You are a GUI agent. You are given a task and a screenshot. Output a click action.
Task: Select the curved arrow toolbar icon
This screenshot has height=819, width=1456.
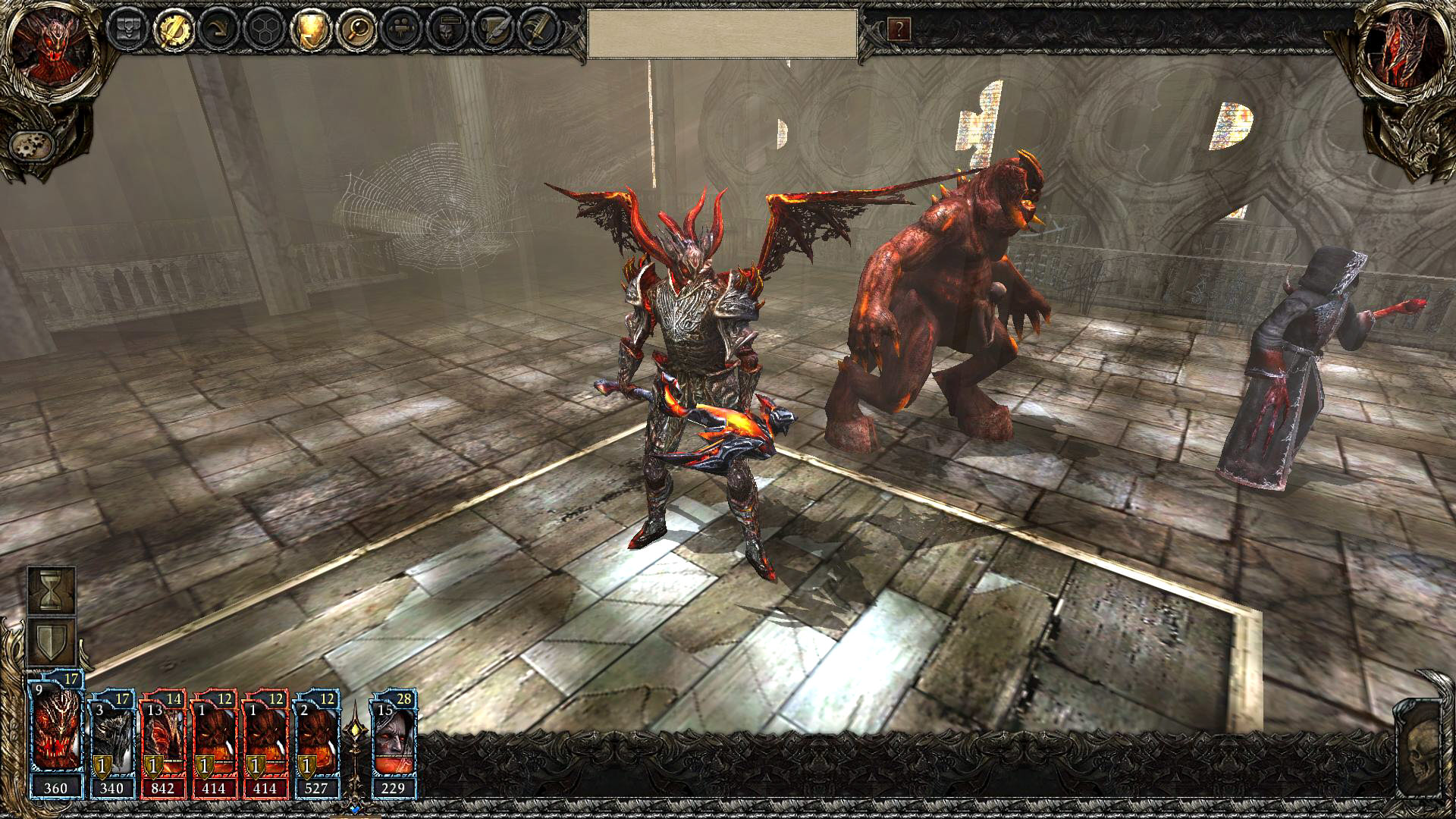point(219,30)
